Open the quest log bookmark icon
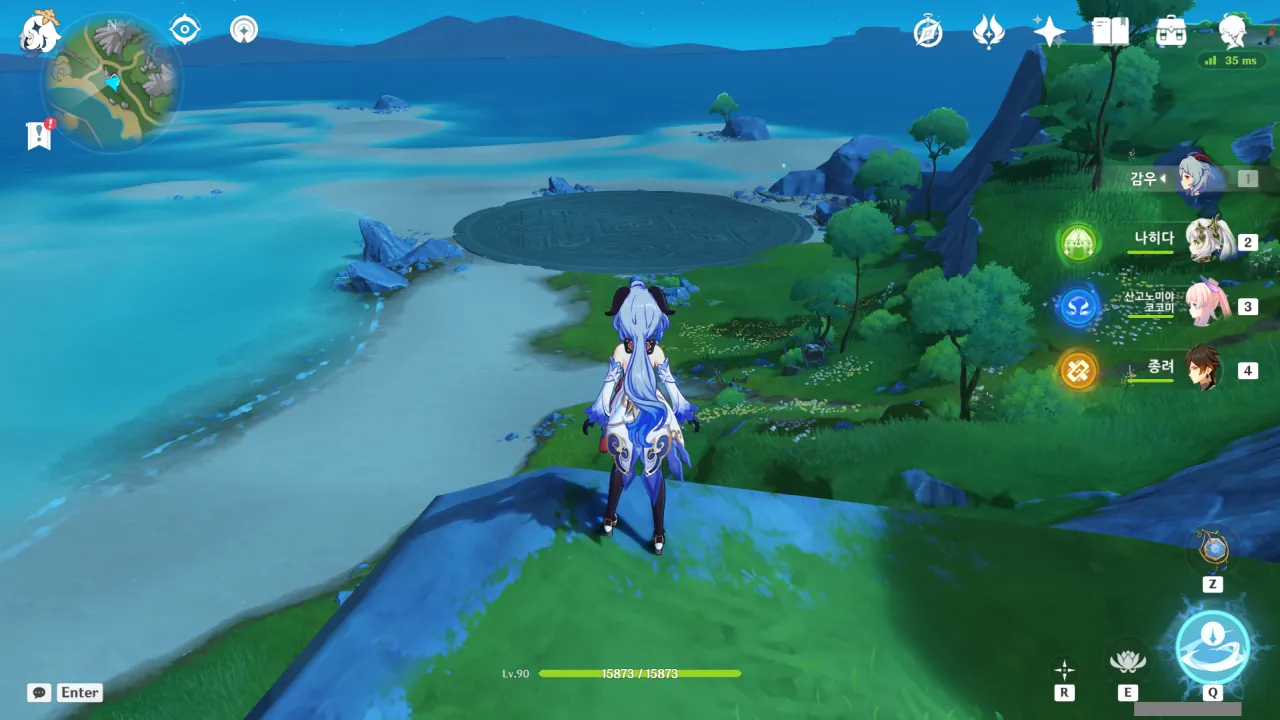Image resolution: width=1280 pixels, height=720 pixels. 39,135
